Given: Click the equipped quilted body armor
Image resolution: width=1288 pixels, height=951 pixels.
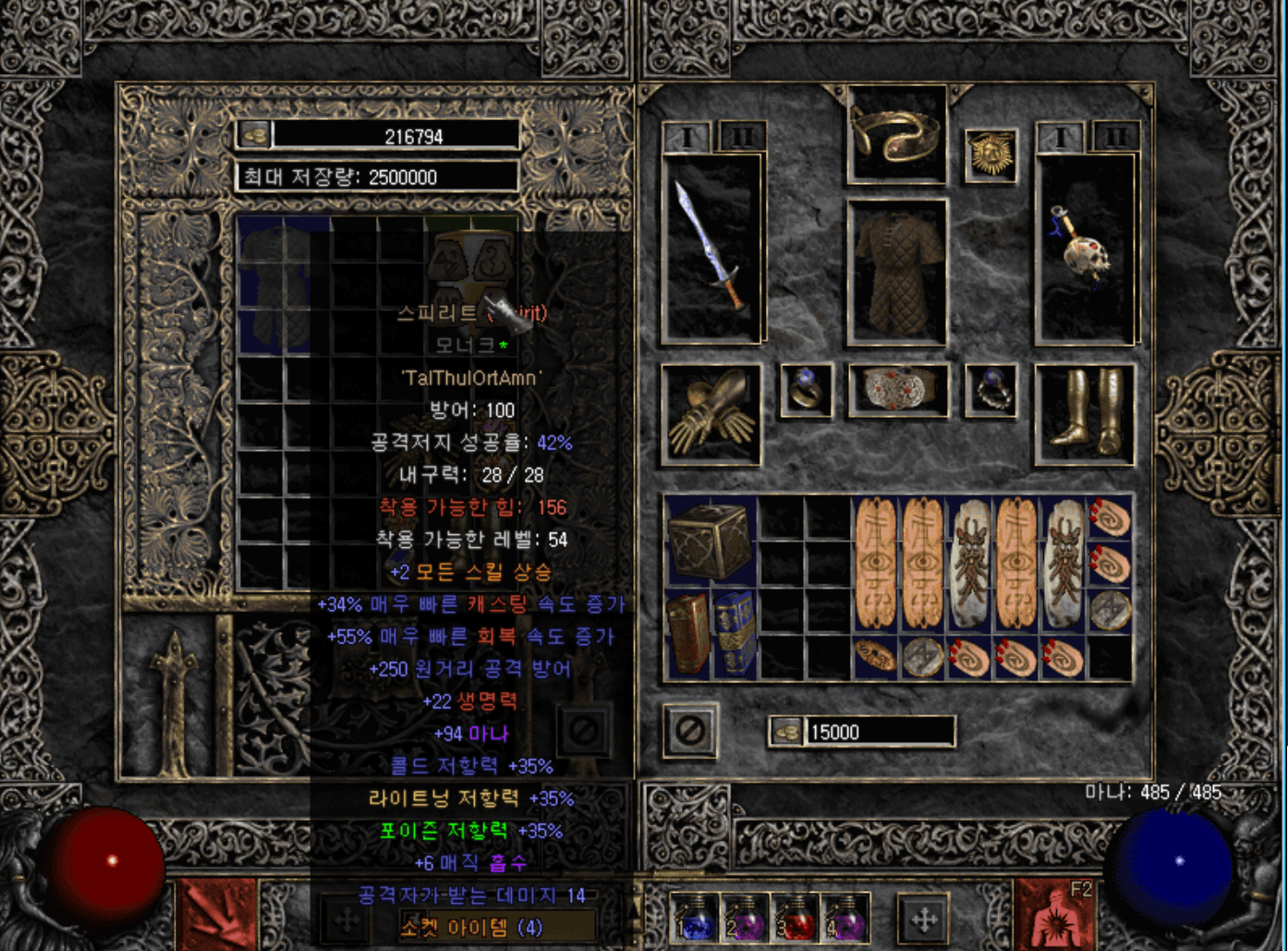Looking at the screenshot, I should (x=897, y=271).
